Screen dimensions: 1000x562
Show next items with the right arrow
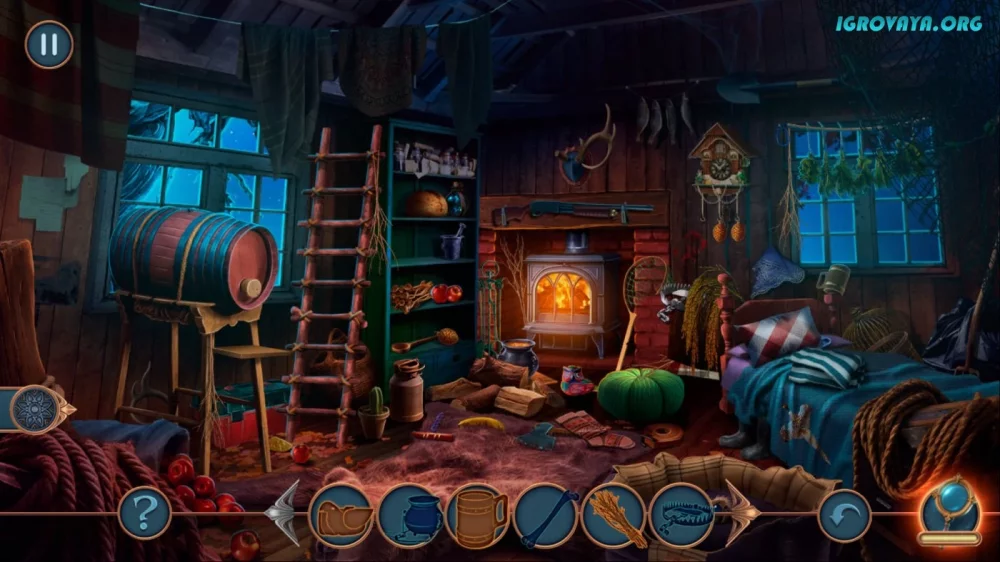pyautogui.click(x=741, y=513)
